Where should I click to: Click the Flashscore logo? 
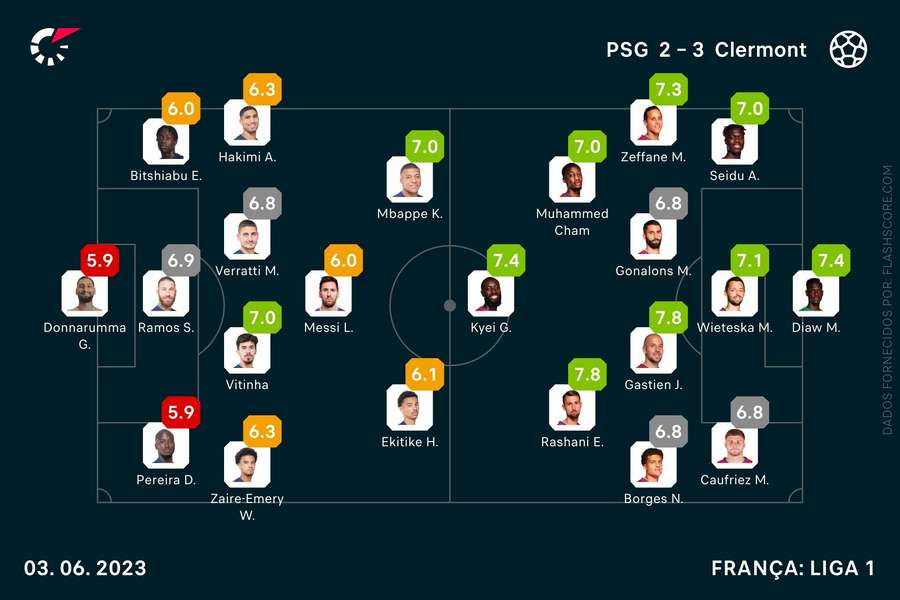(52, 46)
